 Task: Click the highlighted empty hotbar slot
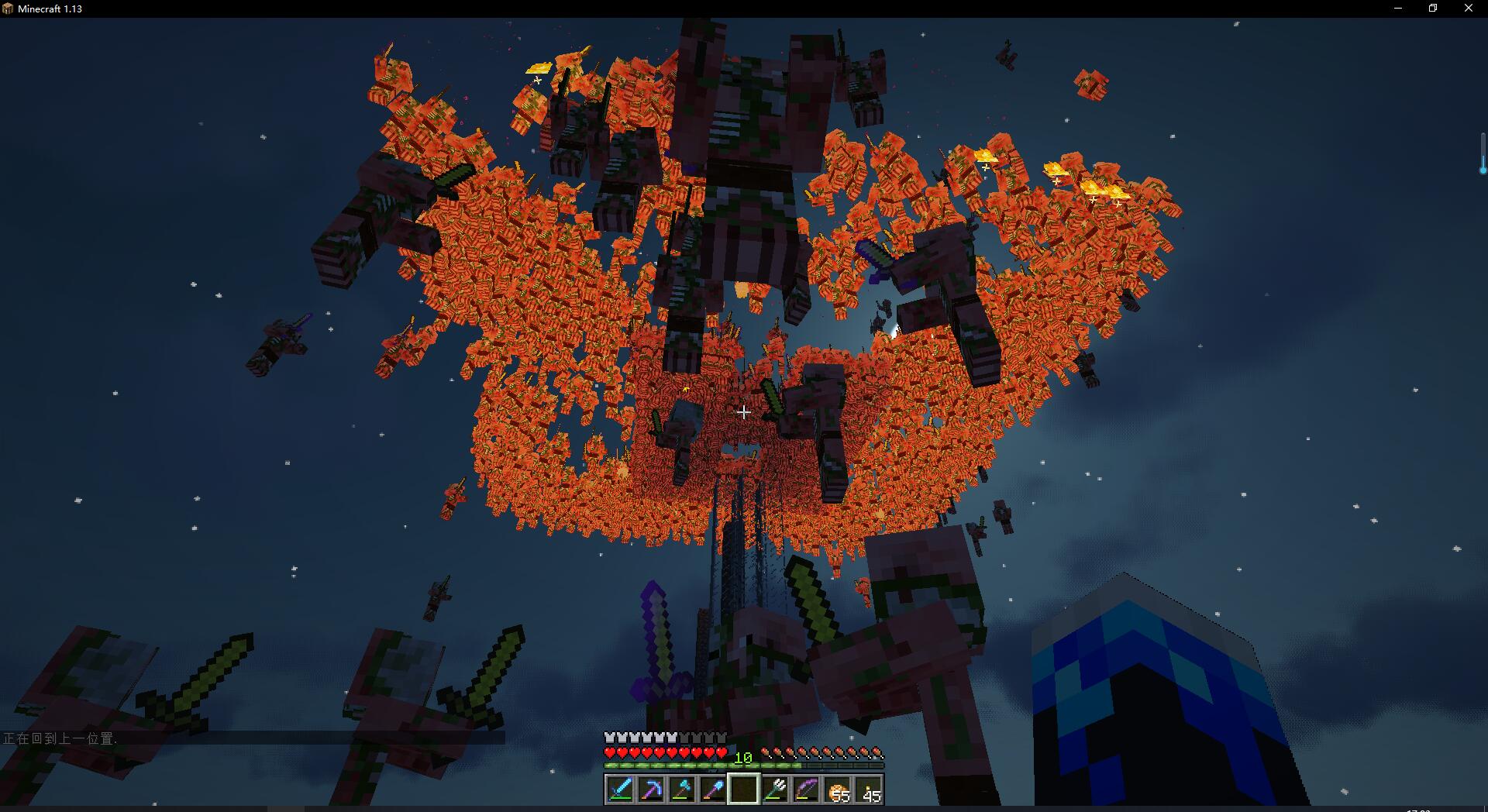coord(744,790)
